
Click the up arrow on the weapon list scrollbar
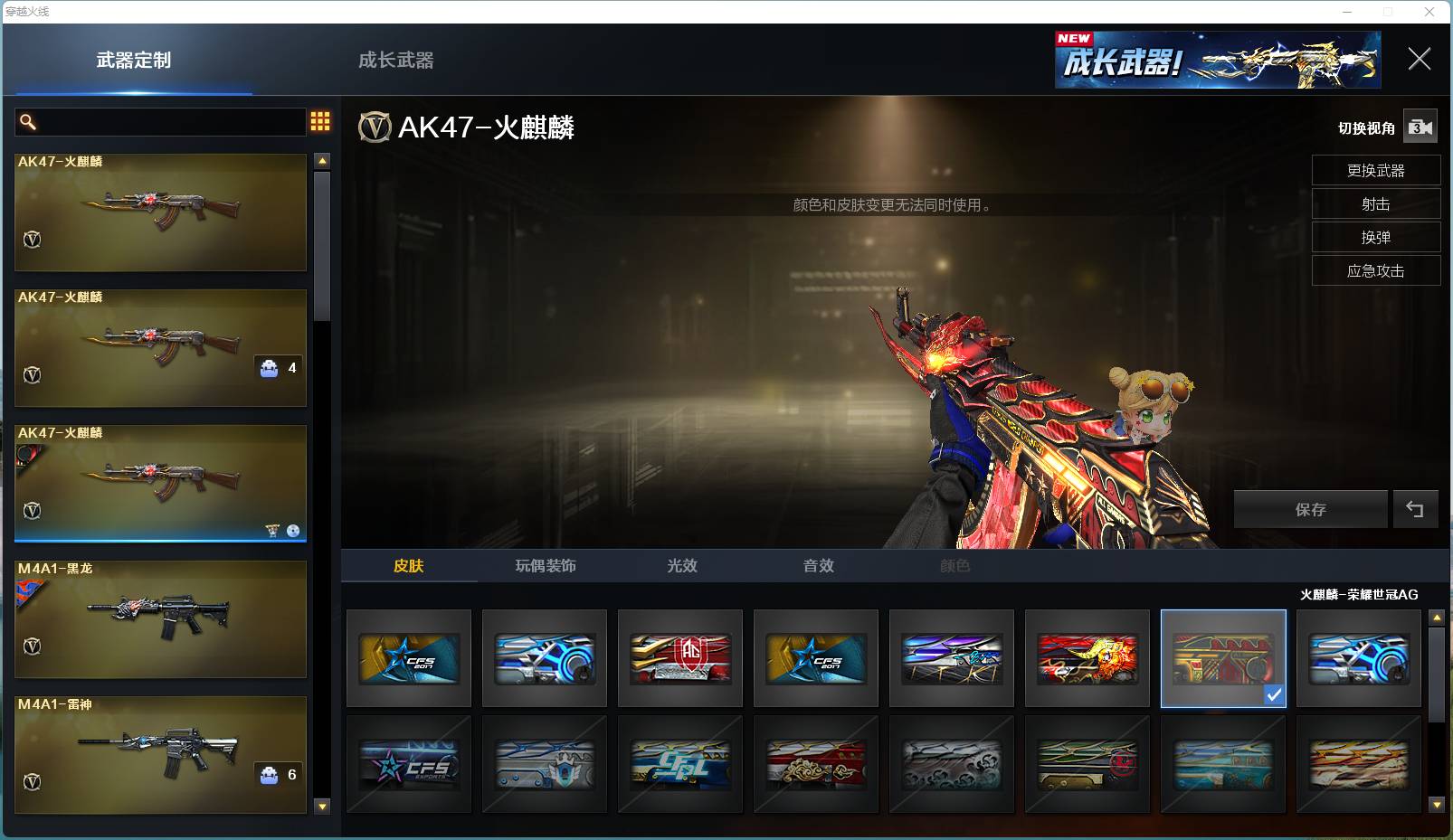point(321,160)
